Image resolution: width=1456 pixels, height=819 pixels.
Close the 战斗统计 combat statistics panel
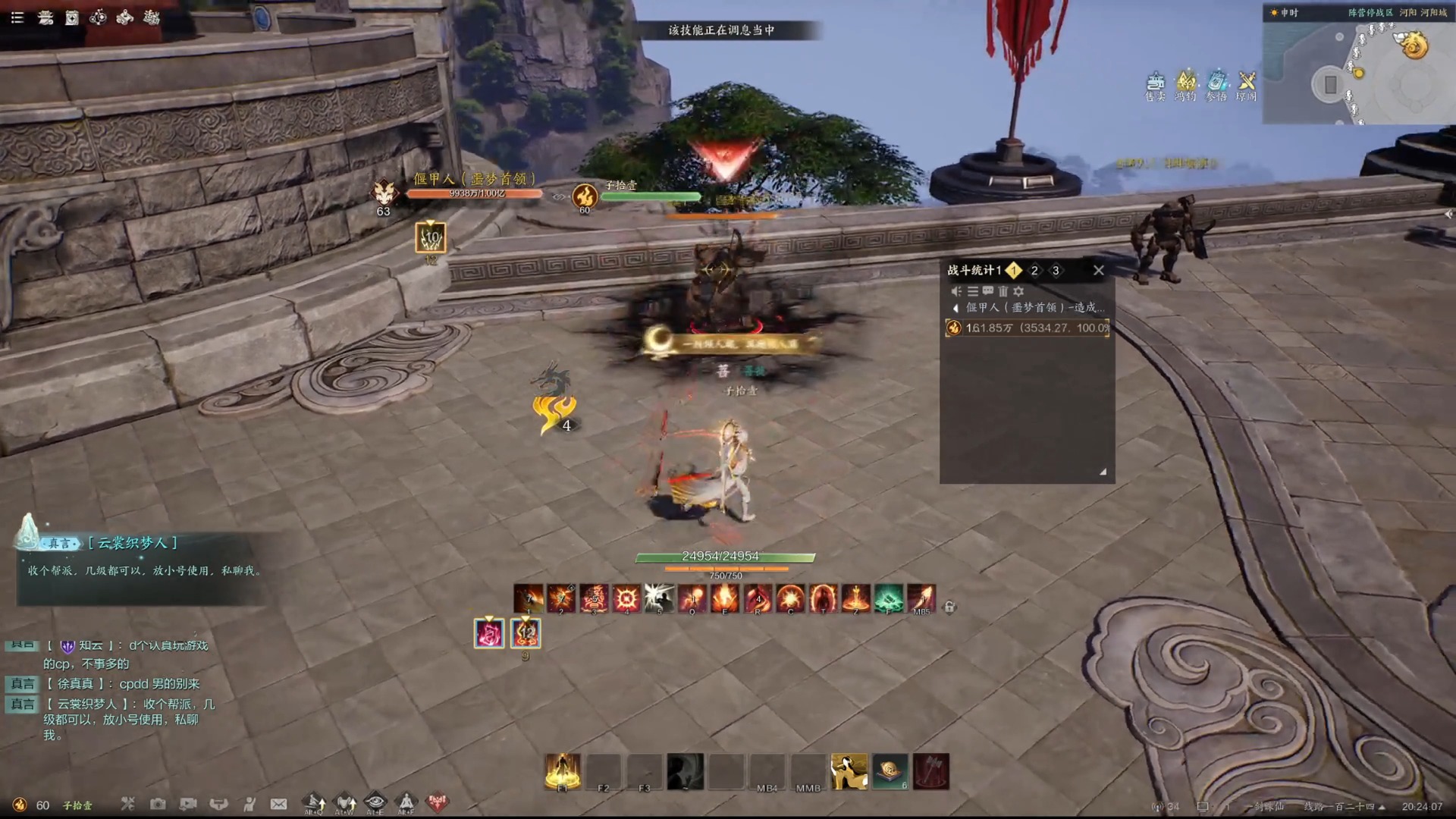pyautogui.click(x=1098, y=270)
